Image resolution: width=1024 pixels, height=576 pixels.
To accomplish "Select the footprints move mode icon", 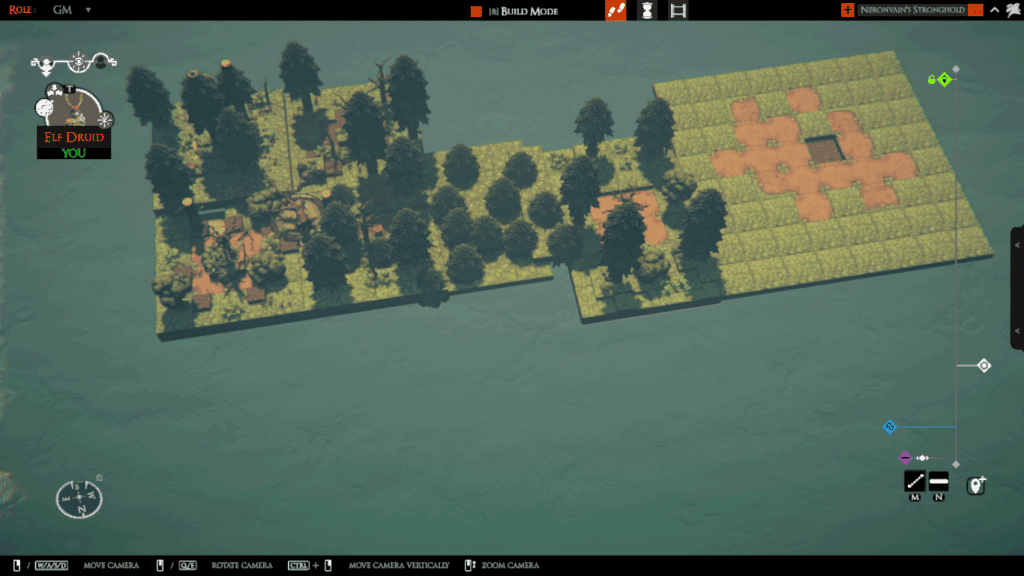I will (616, 10).
